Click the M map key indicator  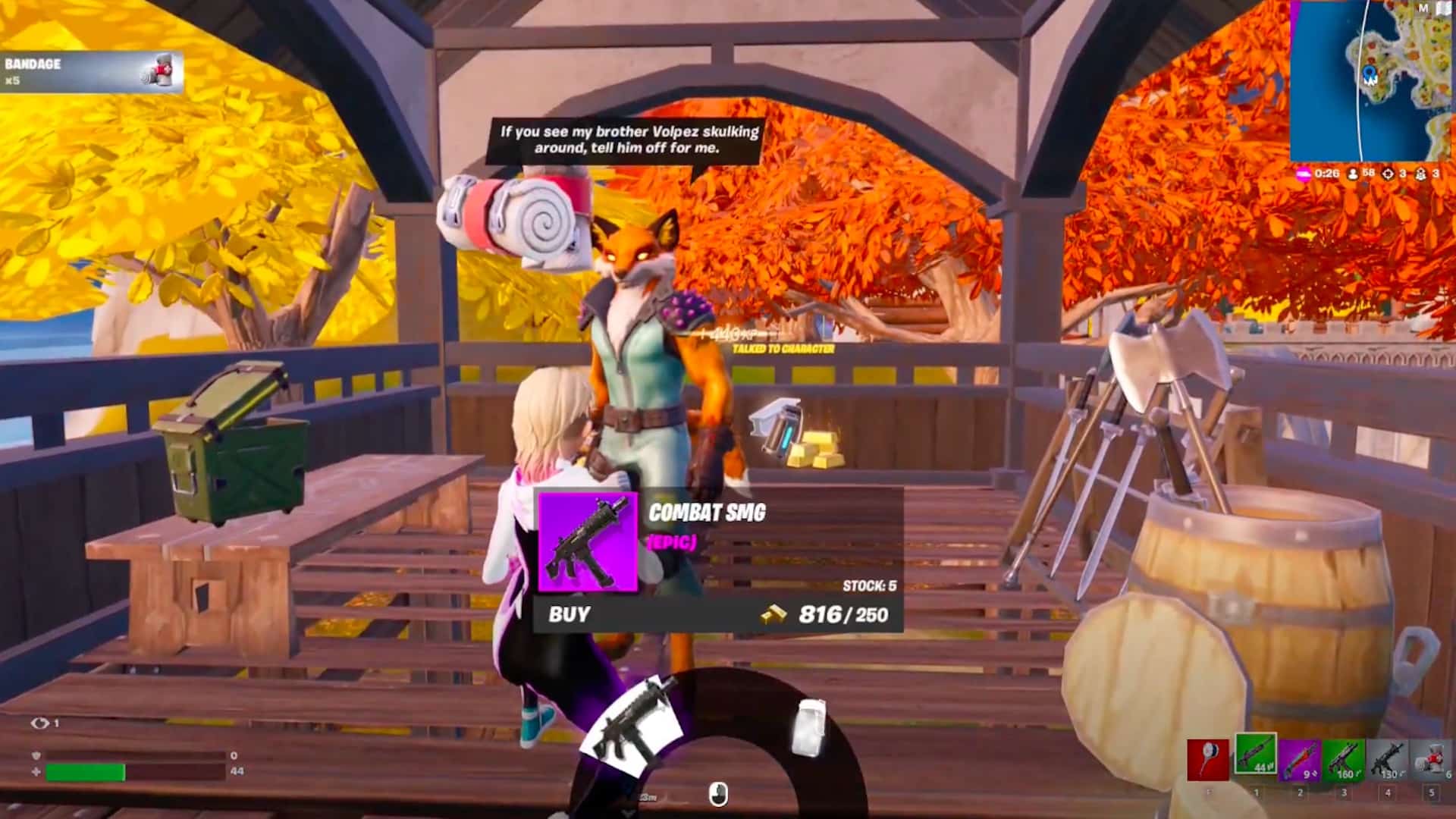1424,8
